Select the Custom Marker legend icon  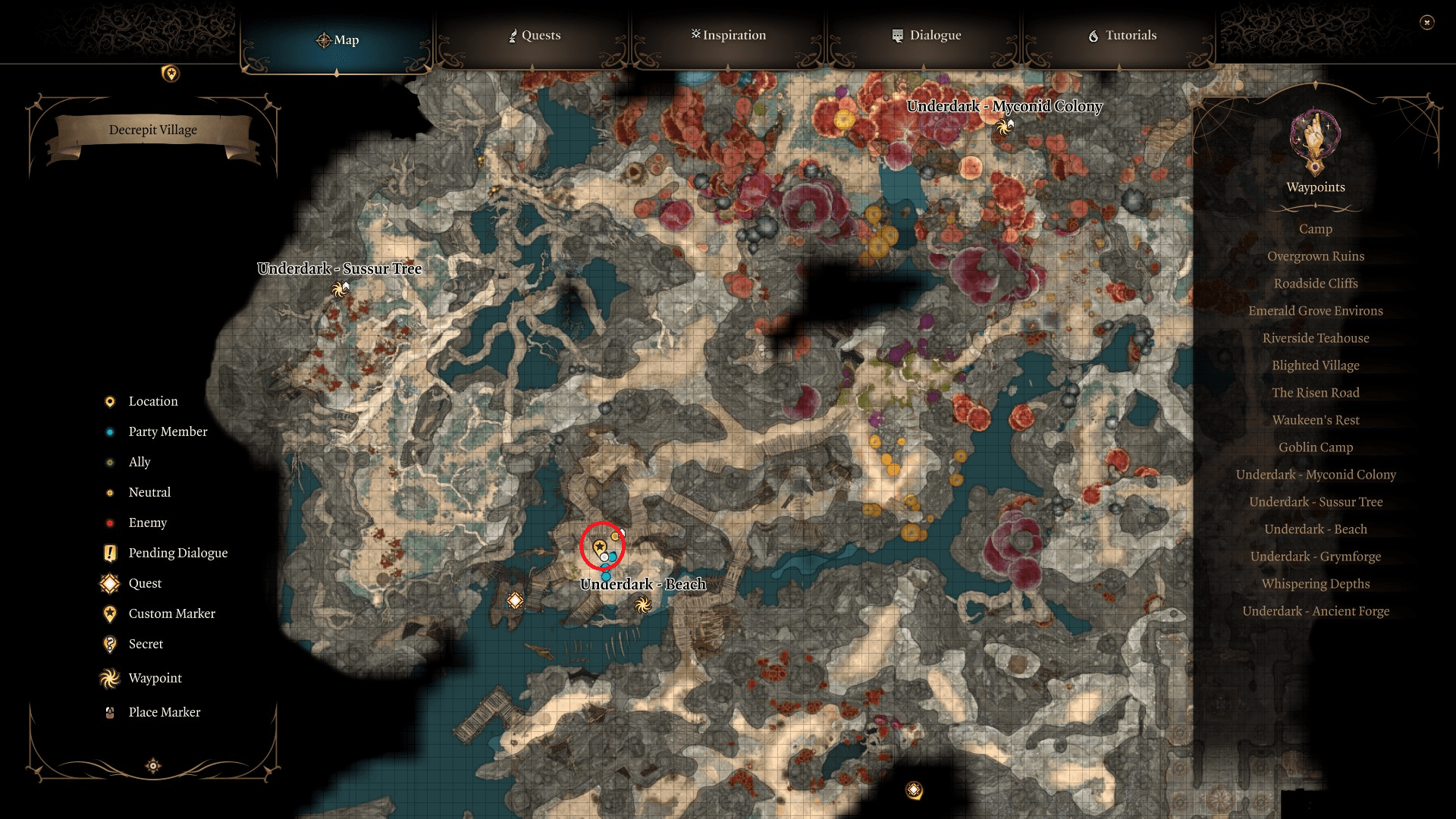coord(109,613)
